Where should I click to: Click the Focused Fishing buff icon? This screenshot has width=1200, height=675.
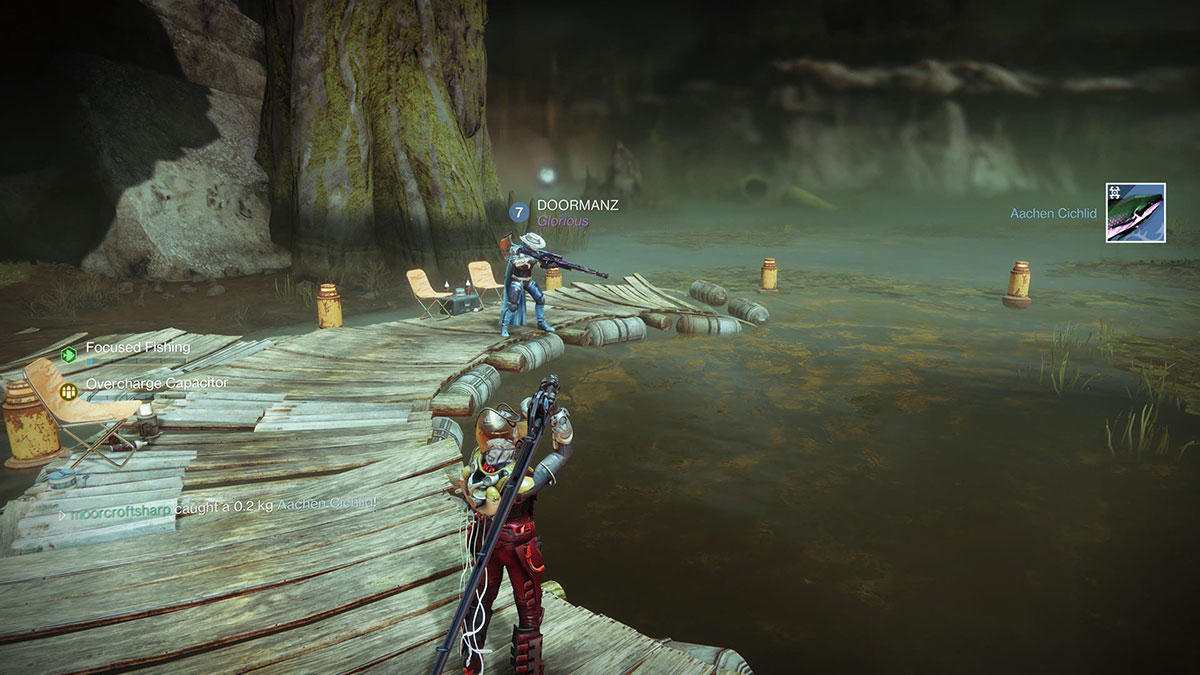pyautogui.click(x=69, y=354)
